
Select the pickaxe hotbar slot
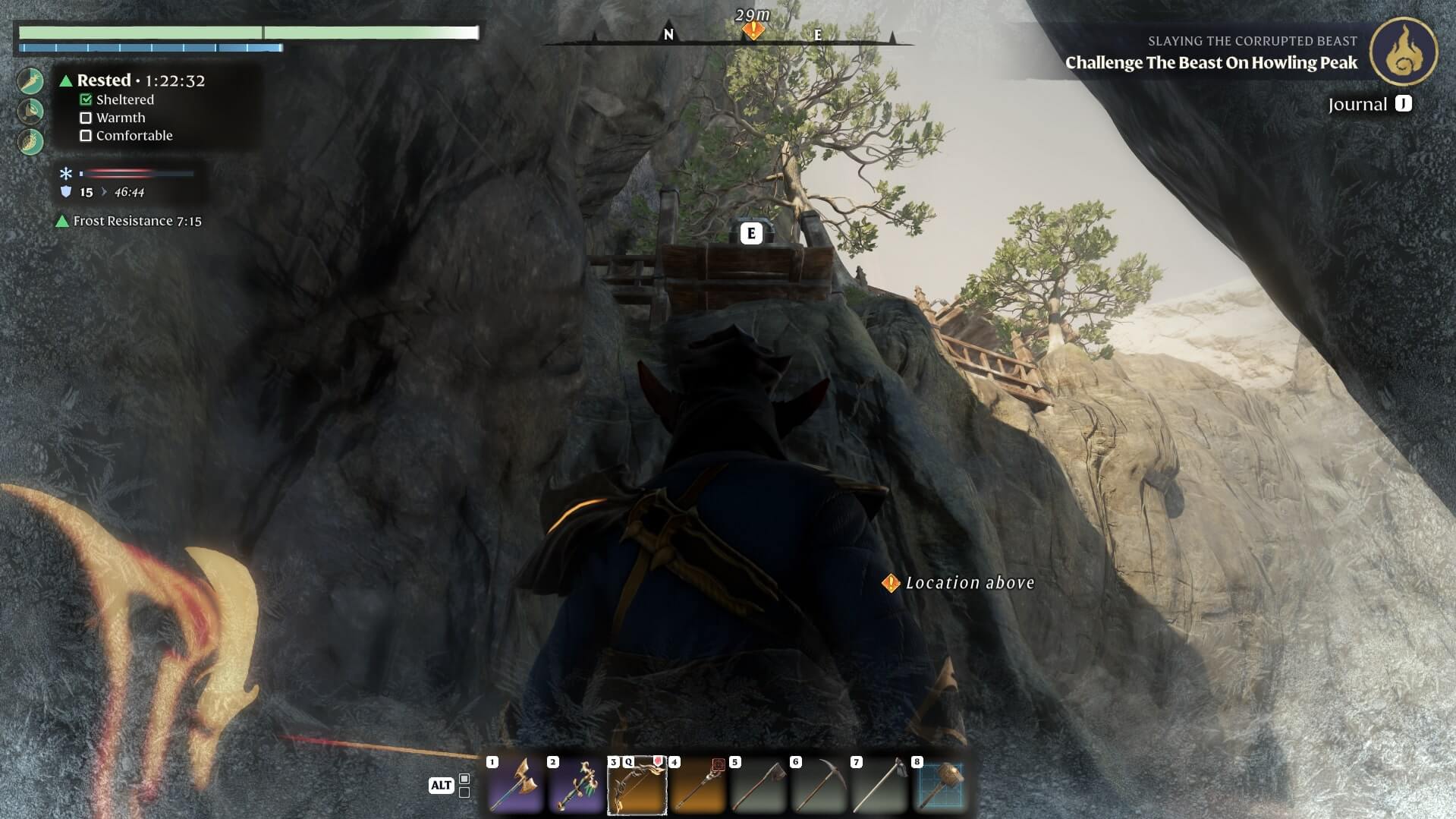[x=819, y=786]
